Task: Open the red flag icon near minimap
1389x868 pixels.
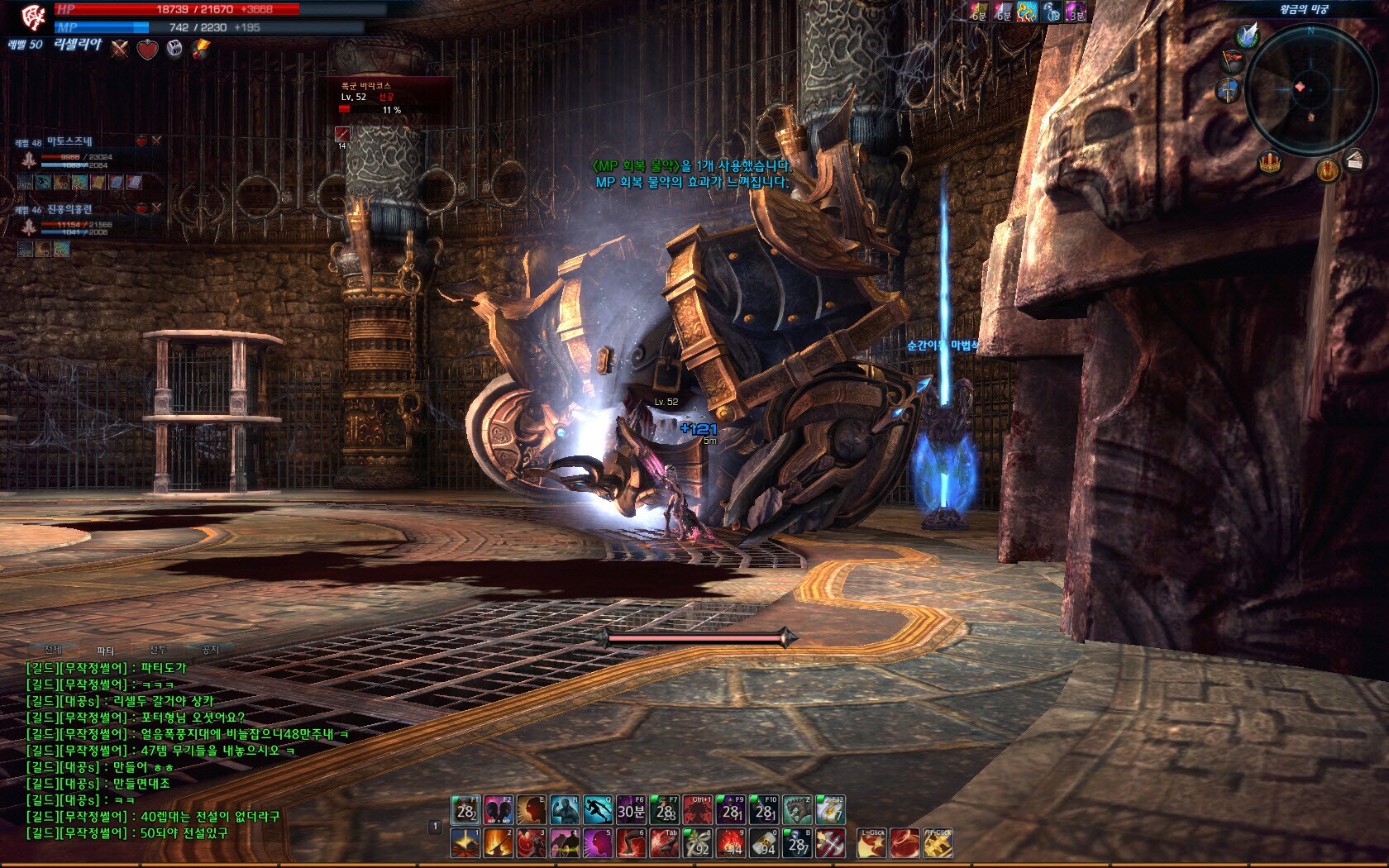Action: (x=1233, y=60)
